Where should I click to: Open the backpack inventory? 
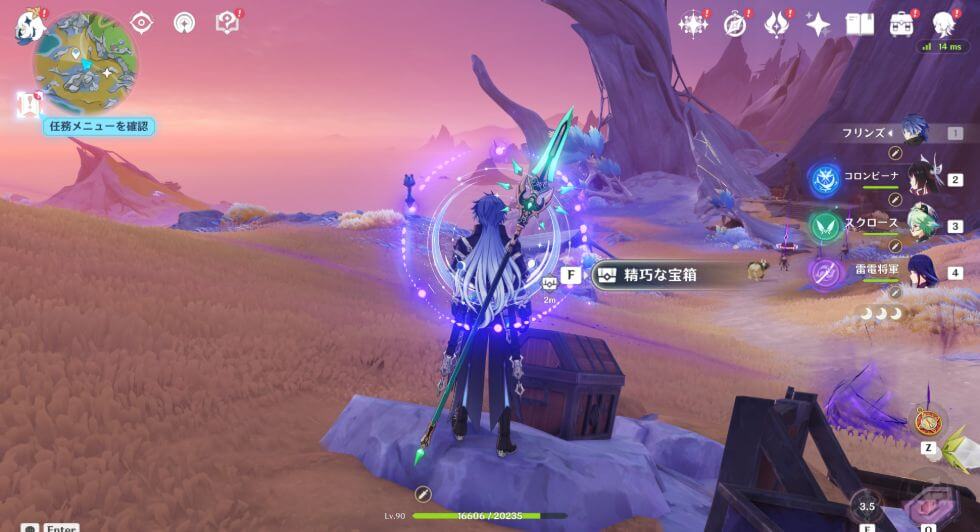902,24
